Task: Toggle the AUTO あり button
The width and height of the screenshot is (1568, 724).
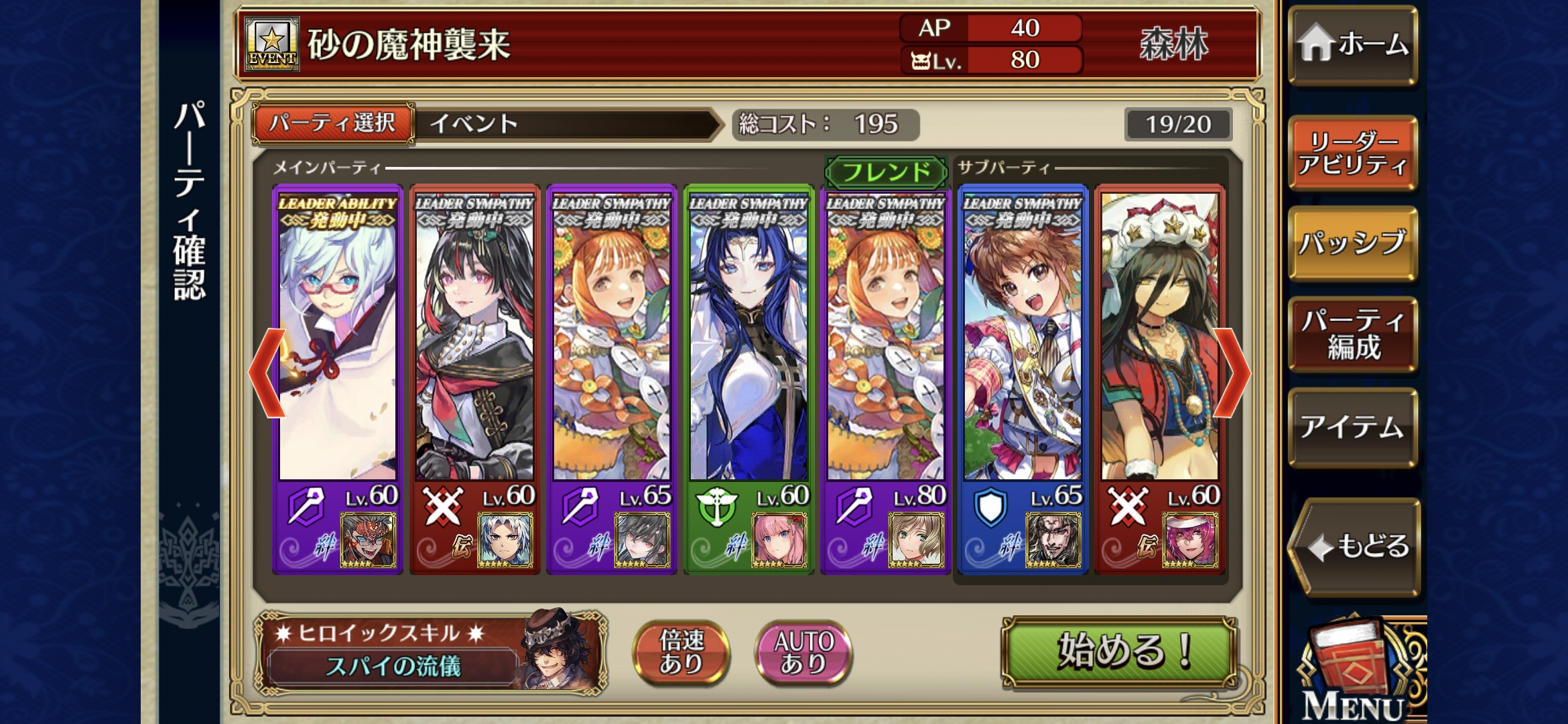Action: click(803, 652)
